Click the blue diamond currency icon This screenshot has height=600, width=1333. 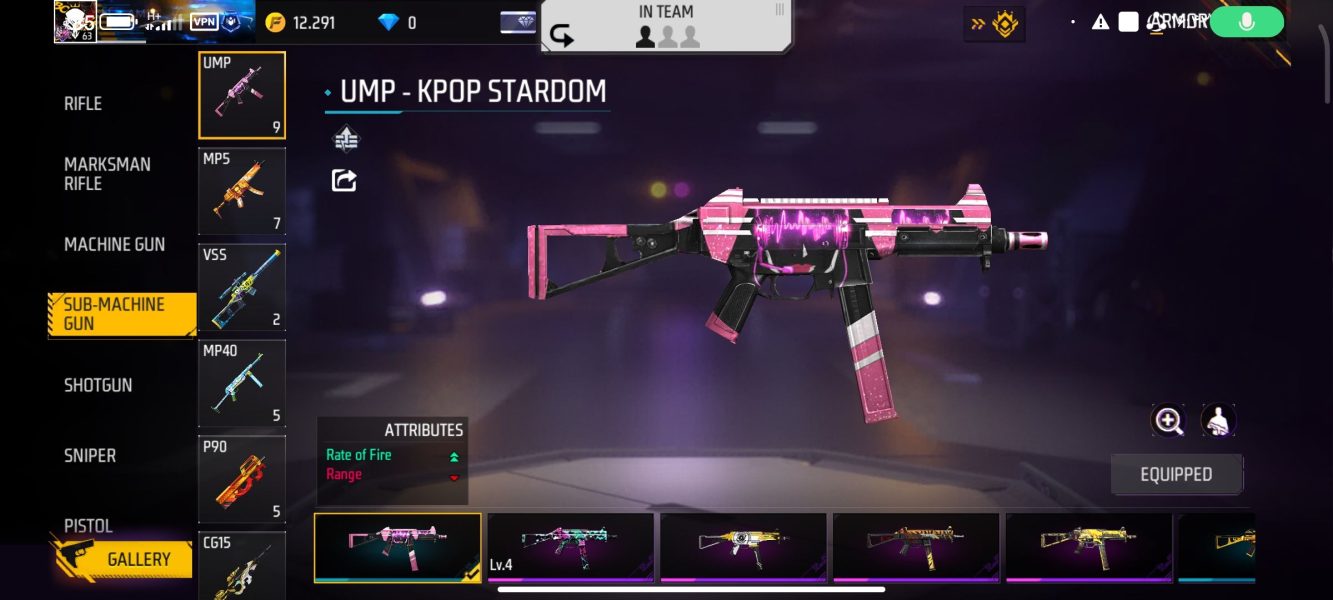click(x=389, y=22)
